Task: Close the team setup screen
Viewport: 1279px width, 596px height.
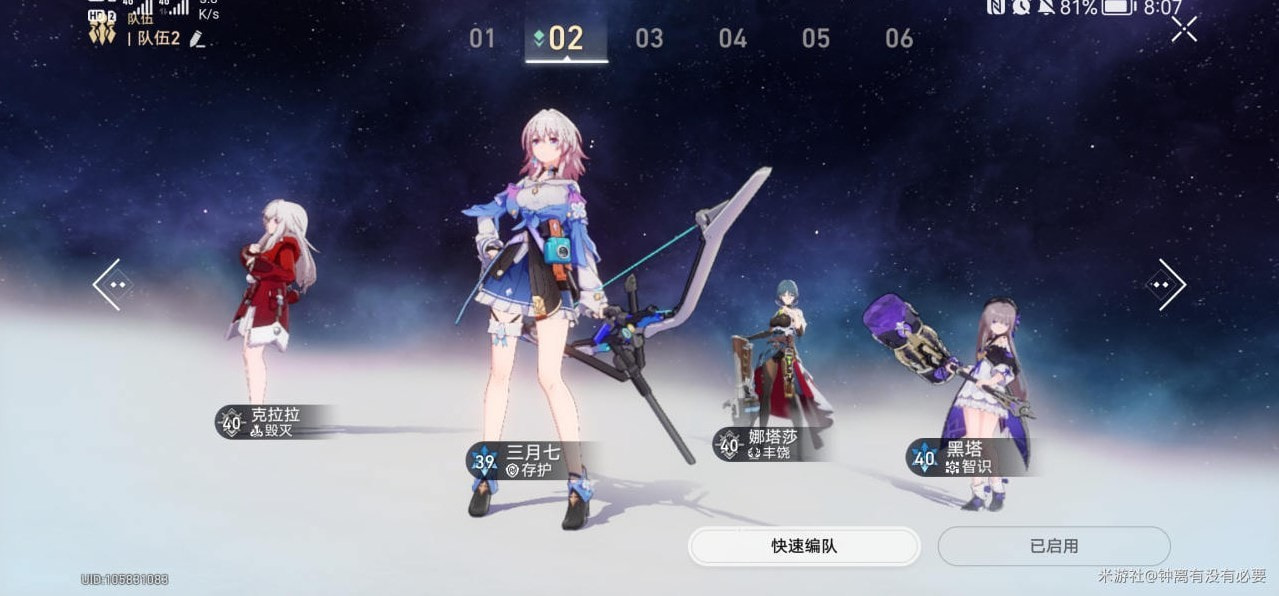Action: pyautogui.click(x=1184, y=30)
